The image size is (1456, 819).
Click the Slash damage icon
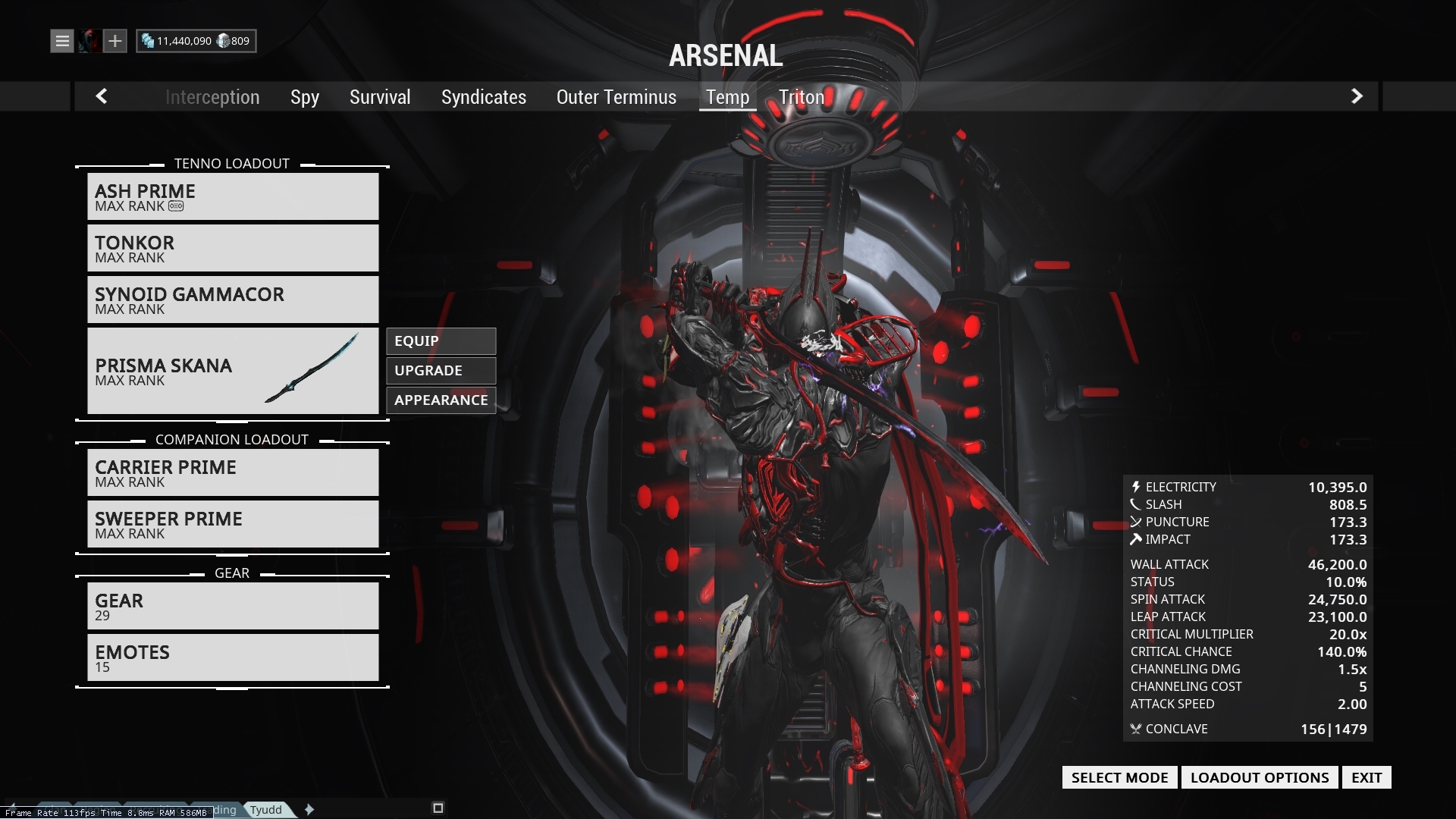pos(1135,504)
